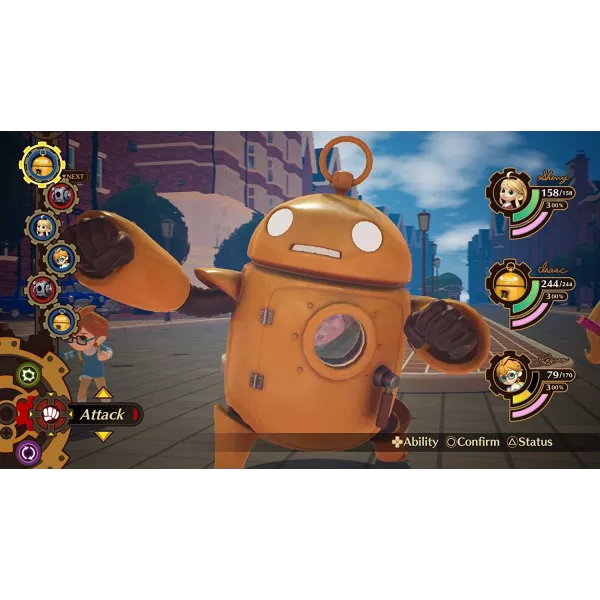Viewport: 600px width, 600px height.
Task: Select the glasses boy turn-order icon
Action: (60, 259)
